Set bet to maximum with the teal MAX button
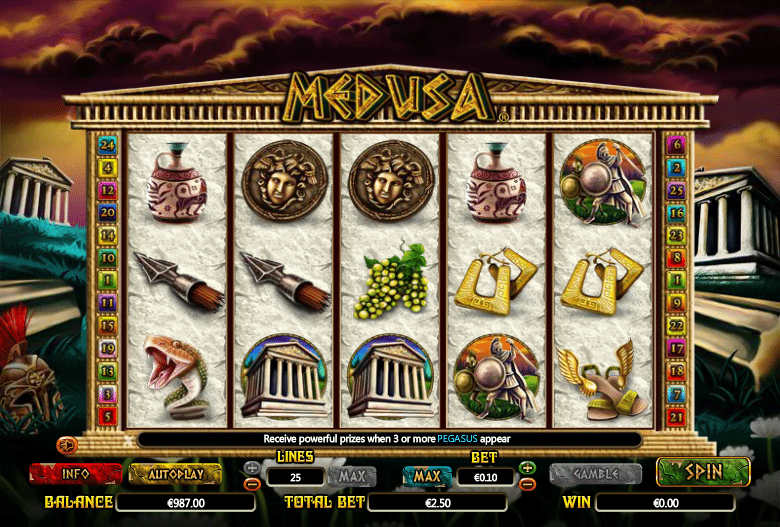 pos(426,476)
